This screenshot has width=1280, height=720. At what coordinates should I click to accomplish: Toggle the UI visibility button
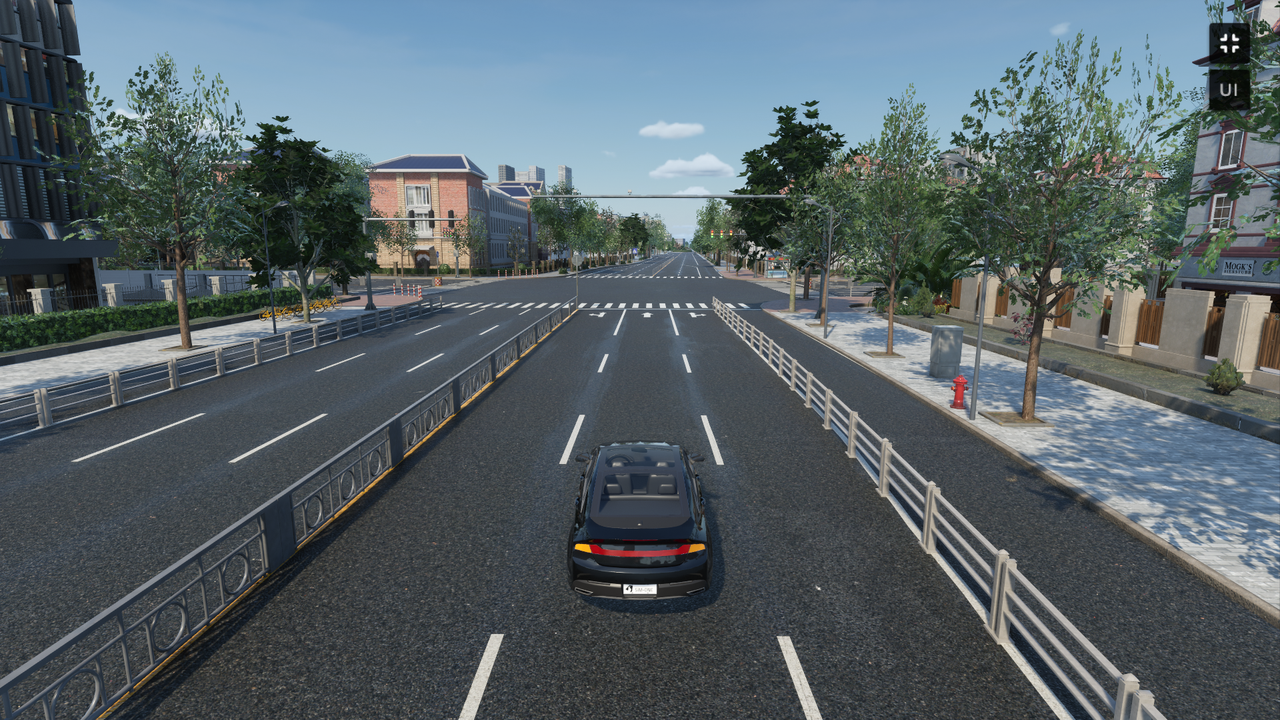1229,90
